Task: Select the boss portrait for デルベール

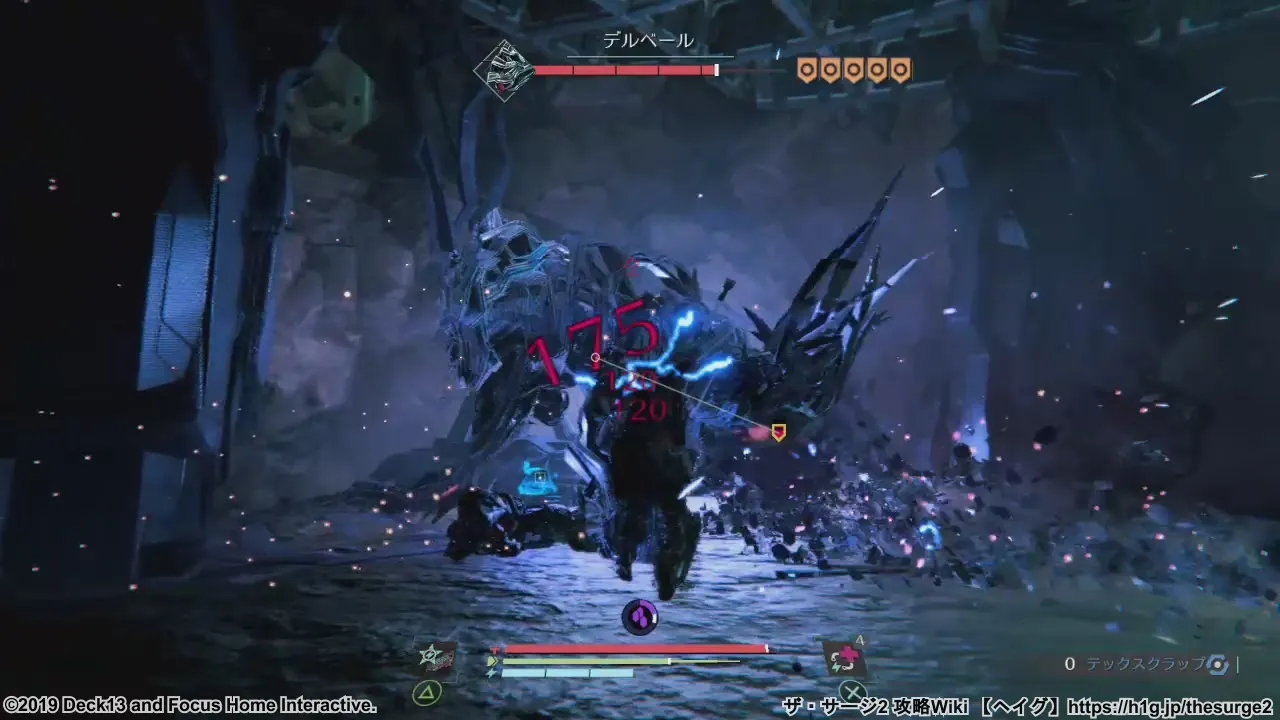Action: pos(503,70)
